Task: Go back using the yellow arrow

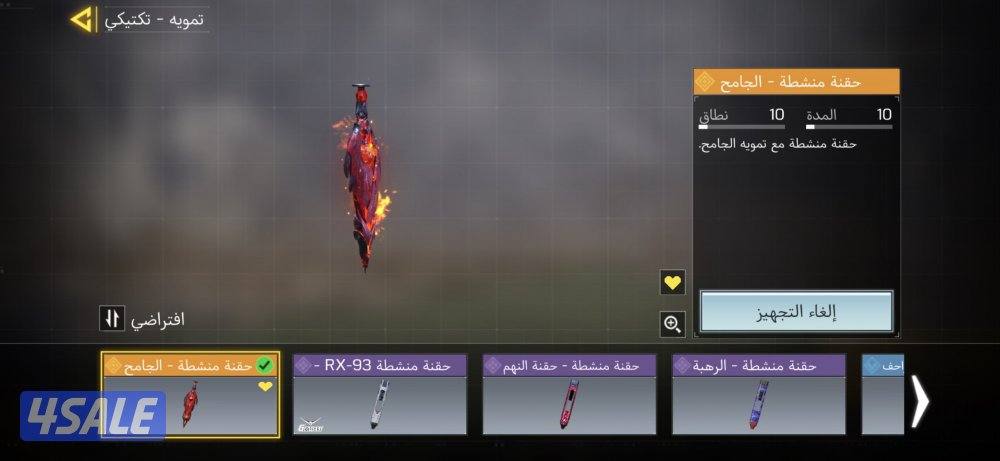Action: (82, 19)
